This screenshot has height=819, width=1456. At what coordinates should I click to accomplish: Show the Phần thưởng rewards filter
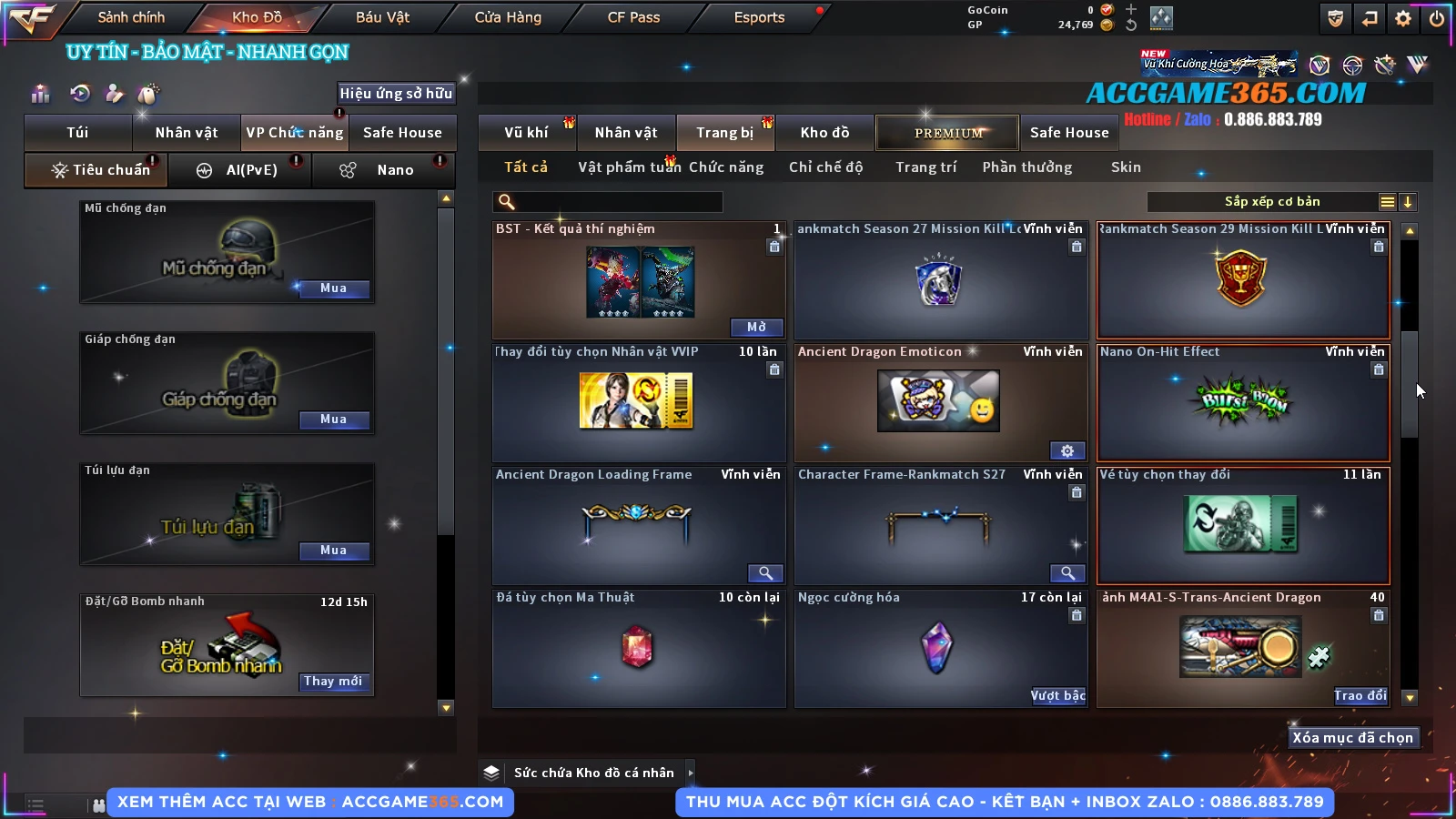tap(1026, 167)
